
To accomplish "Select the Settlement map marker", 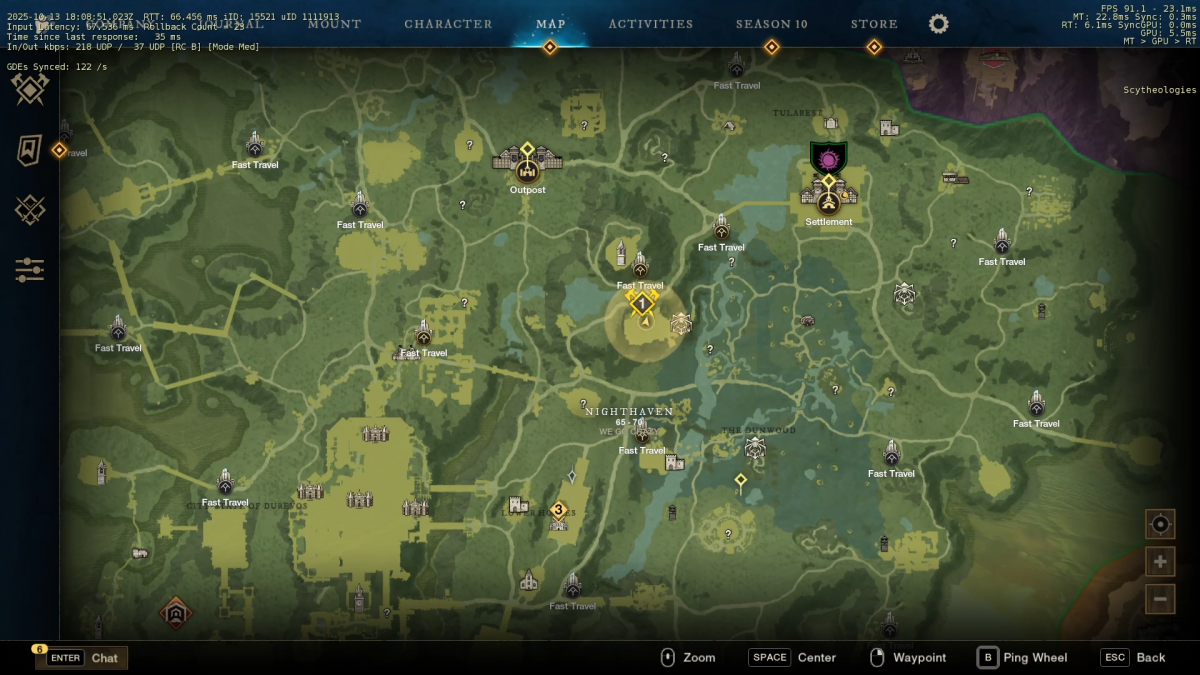I will (828, 201).
